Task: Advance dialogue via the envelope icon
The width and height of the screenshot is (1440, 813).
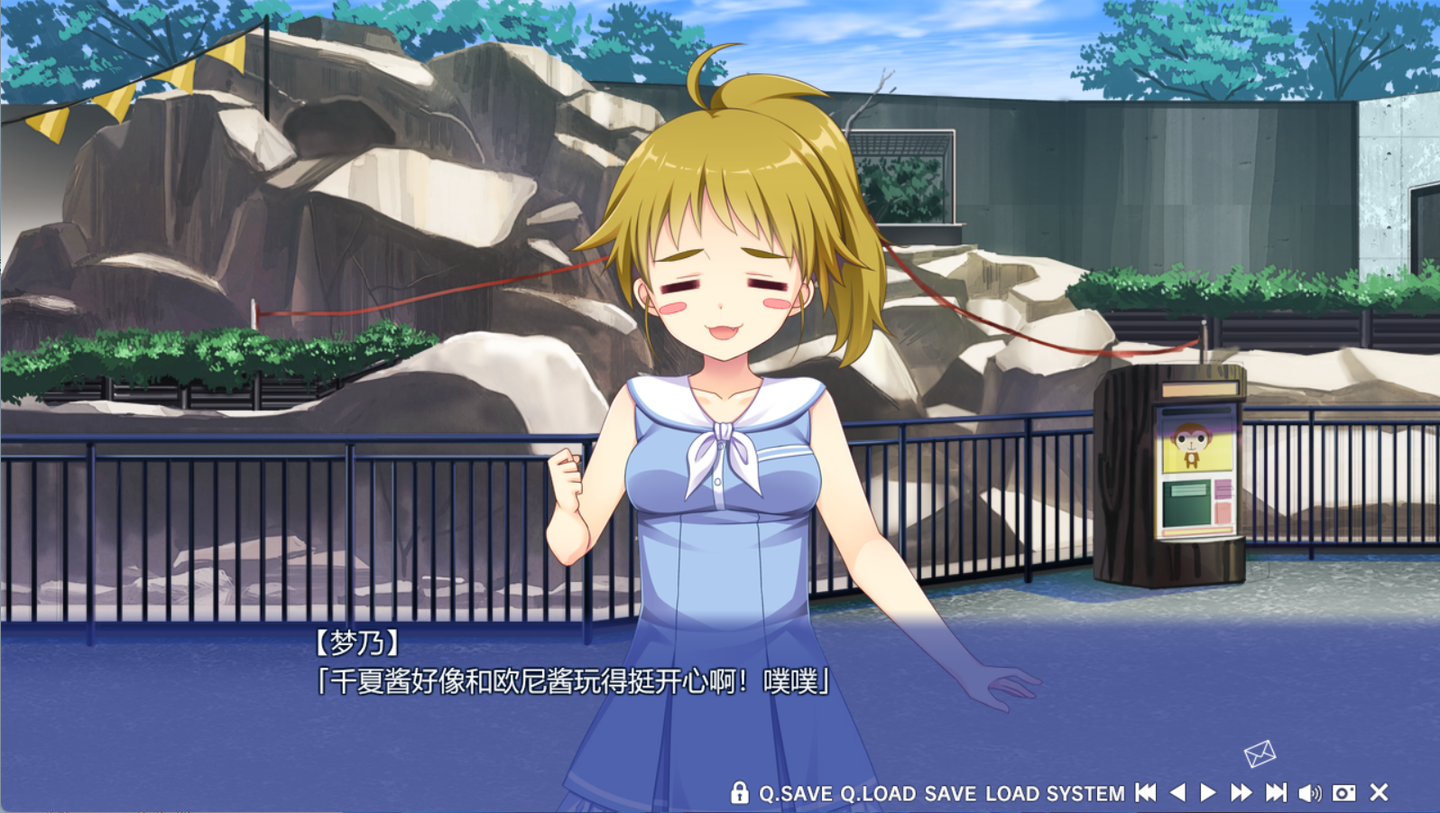Action: (1260, 753)
